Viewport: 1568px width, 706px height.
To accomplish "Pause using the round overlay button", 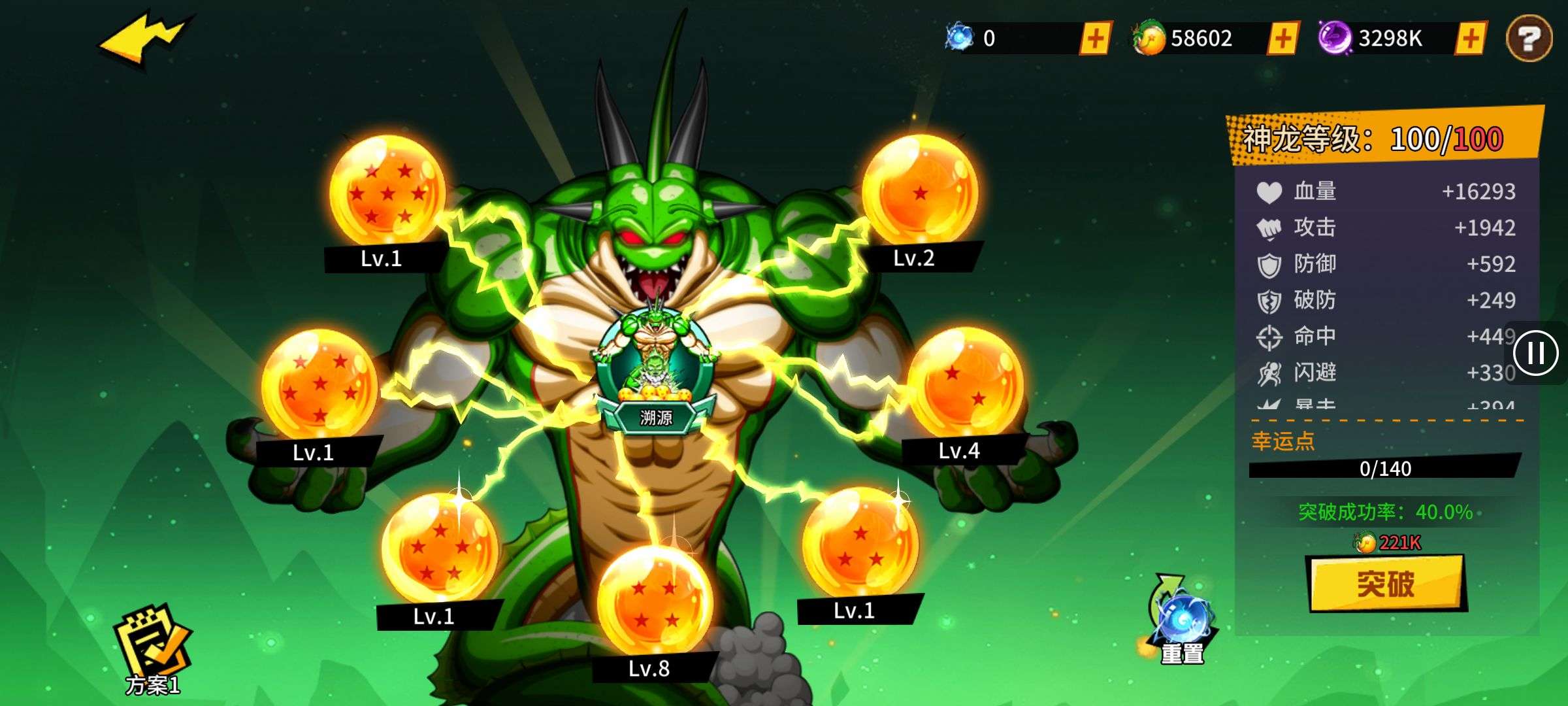I will pos(1535,353).
